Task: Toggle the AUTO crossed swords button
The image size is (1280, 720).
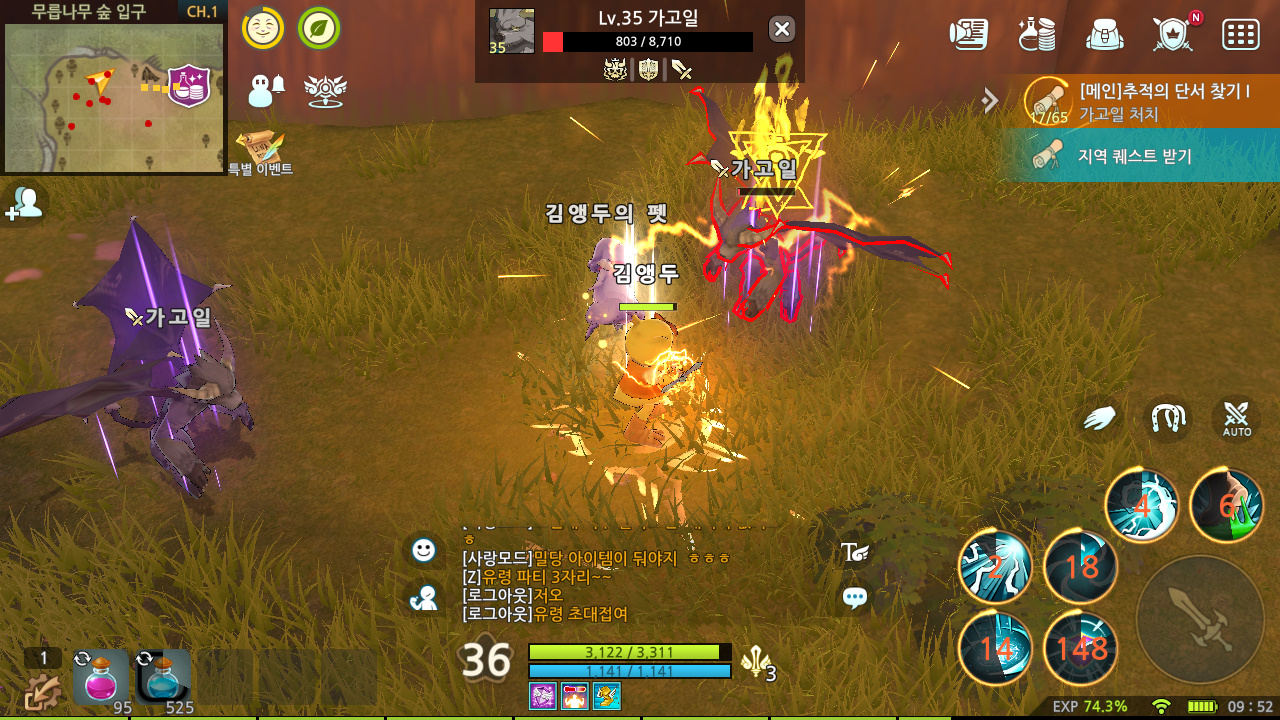Action: pos(1236,419)
